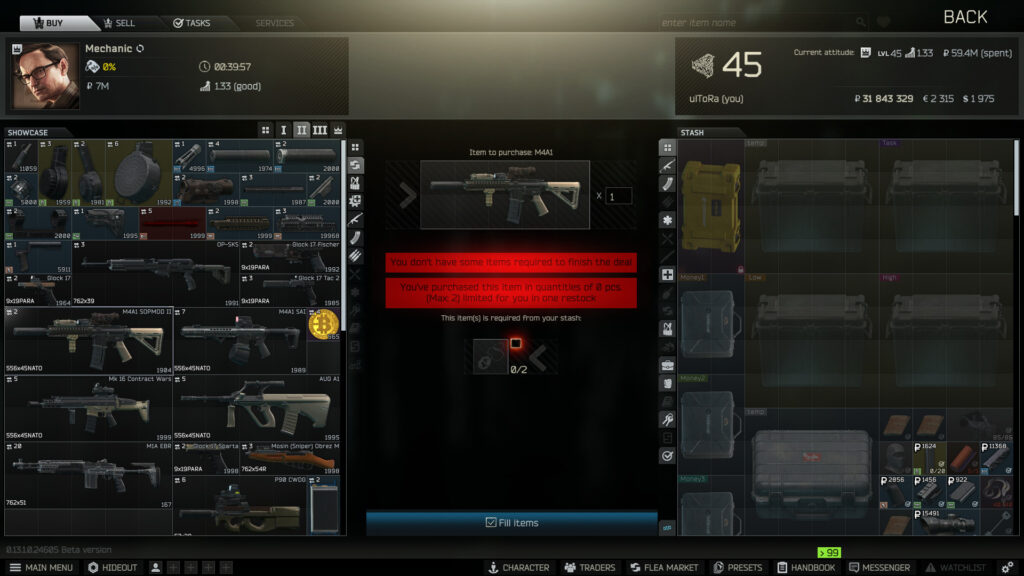
Task: Type in the item name search field
Action: pyautogui.click(x=755, y=23)
